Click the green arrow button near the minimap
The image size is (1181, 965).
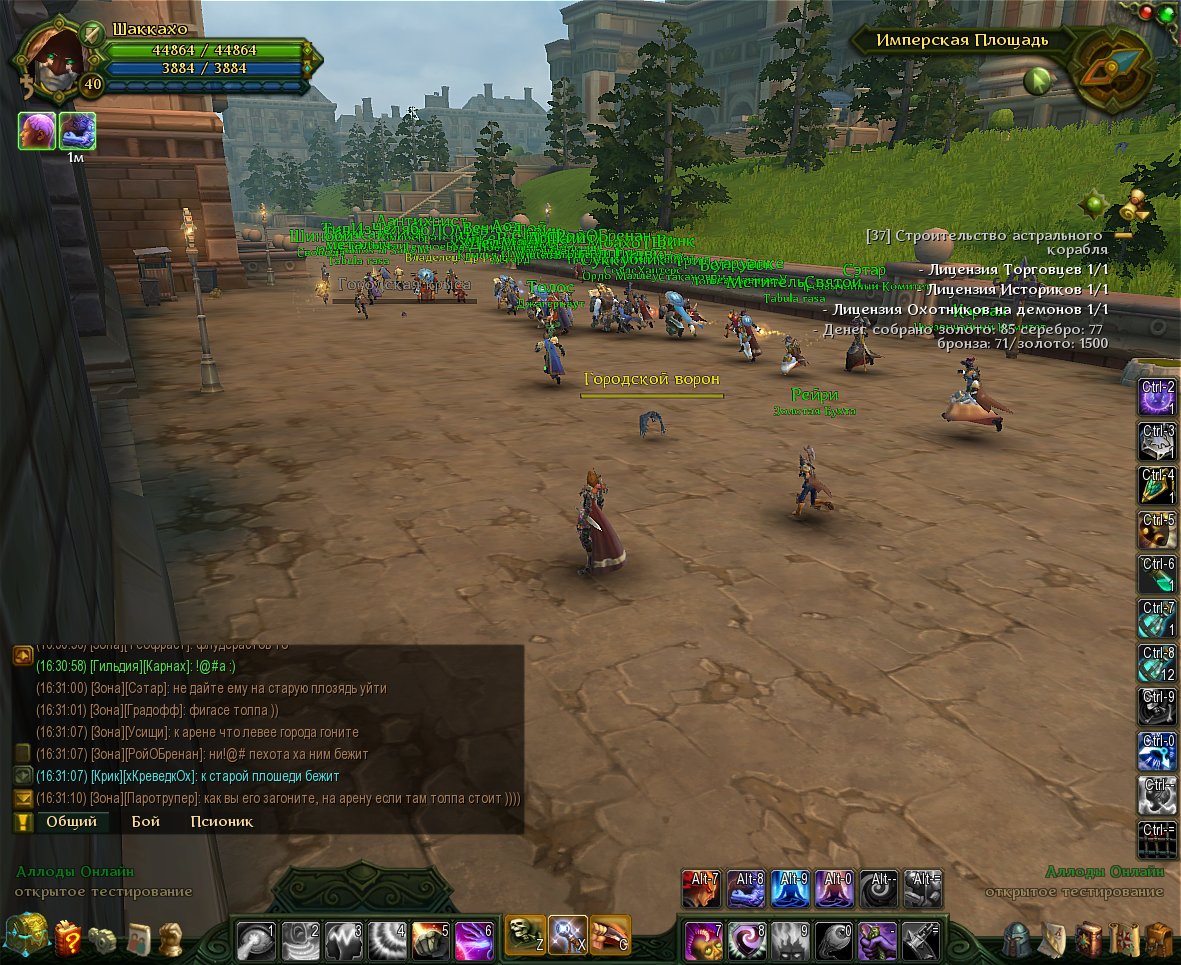[x=1036, y=81]
